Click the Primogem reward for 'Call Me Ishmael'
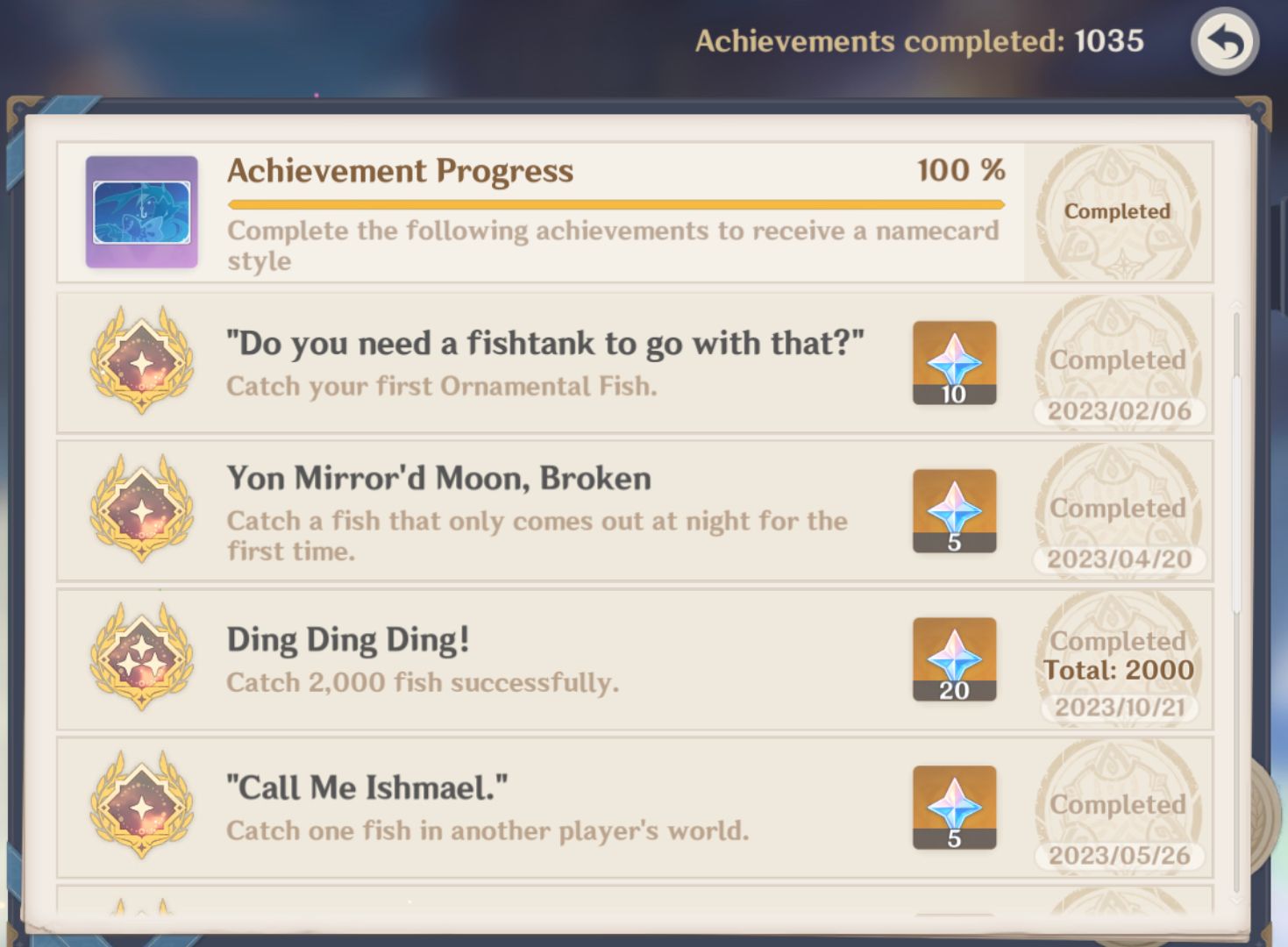 (x=954, y=808)
